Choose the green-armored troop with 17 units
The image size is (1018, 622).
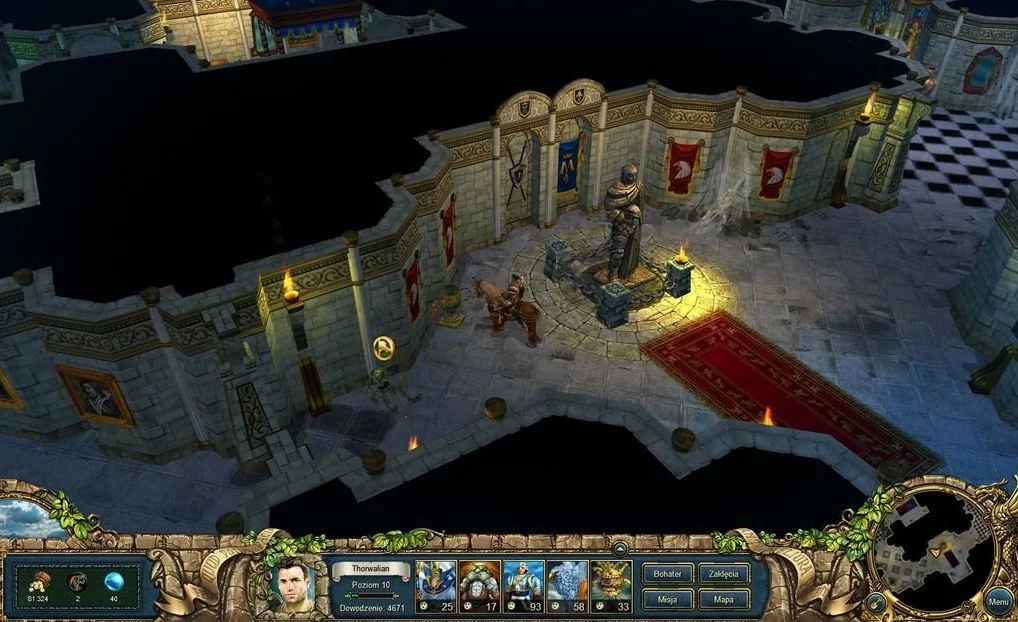pos(480,586)
